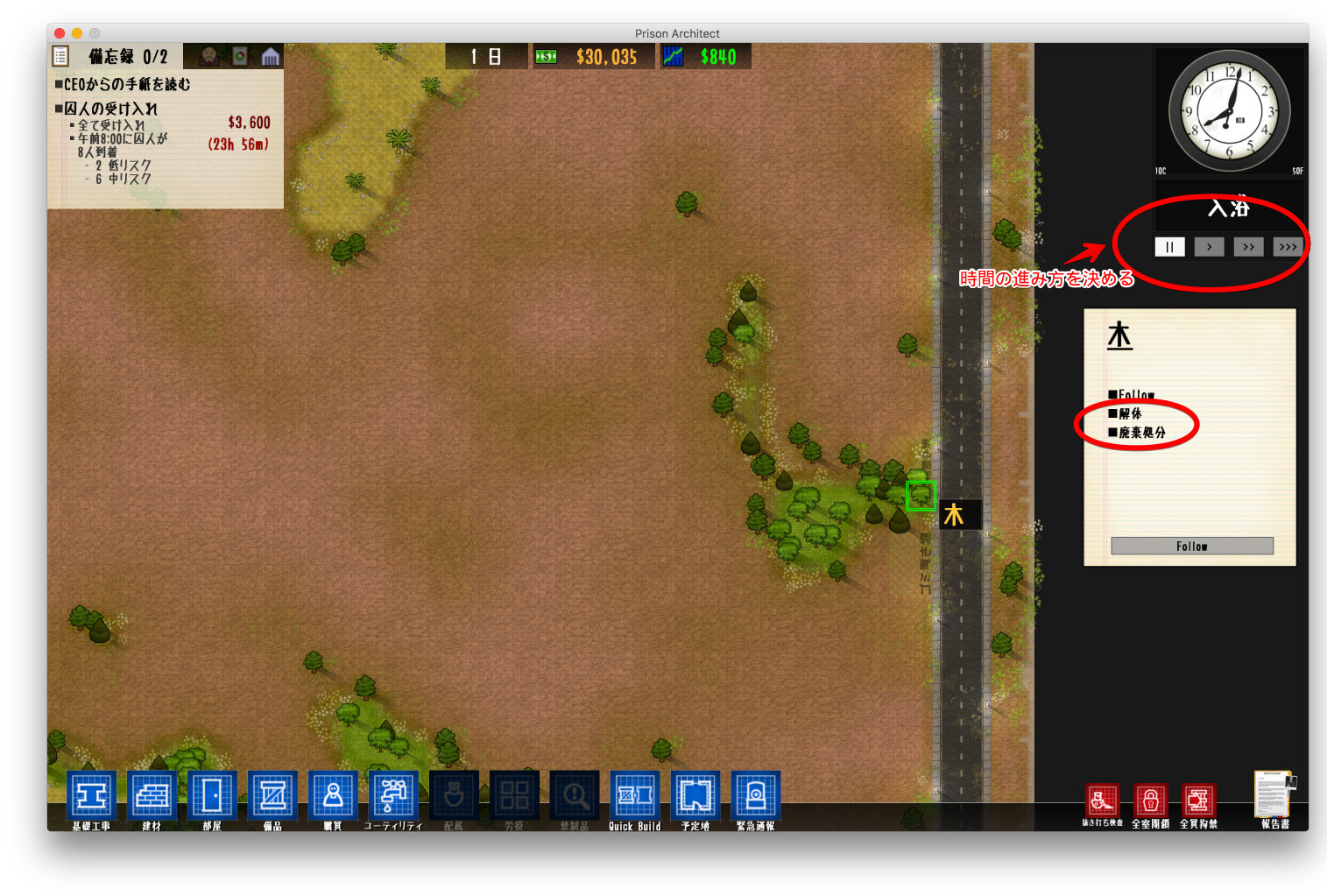Image resolution: width=1327 pixels, height=896 pixels.
Task: Set game speed to fastest
Action: coord(1288,246)
